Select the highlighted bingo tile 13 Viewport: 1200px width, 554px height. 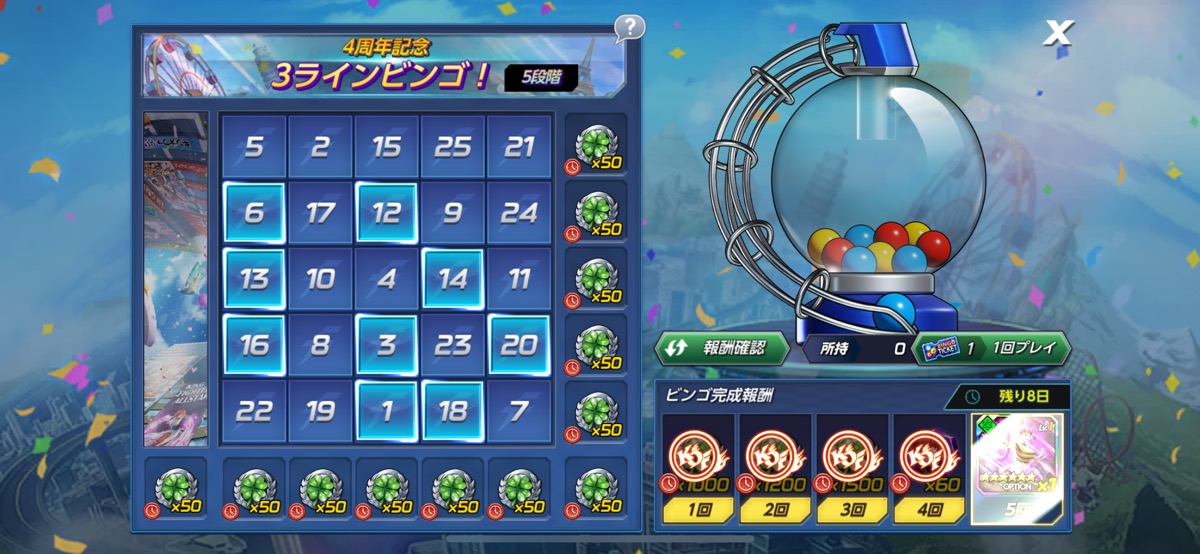pos(254,279)
